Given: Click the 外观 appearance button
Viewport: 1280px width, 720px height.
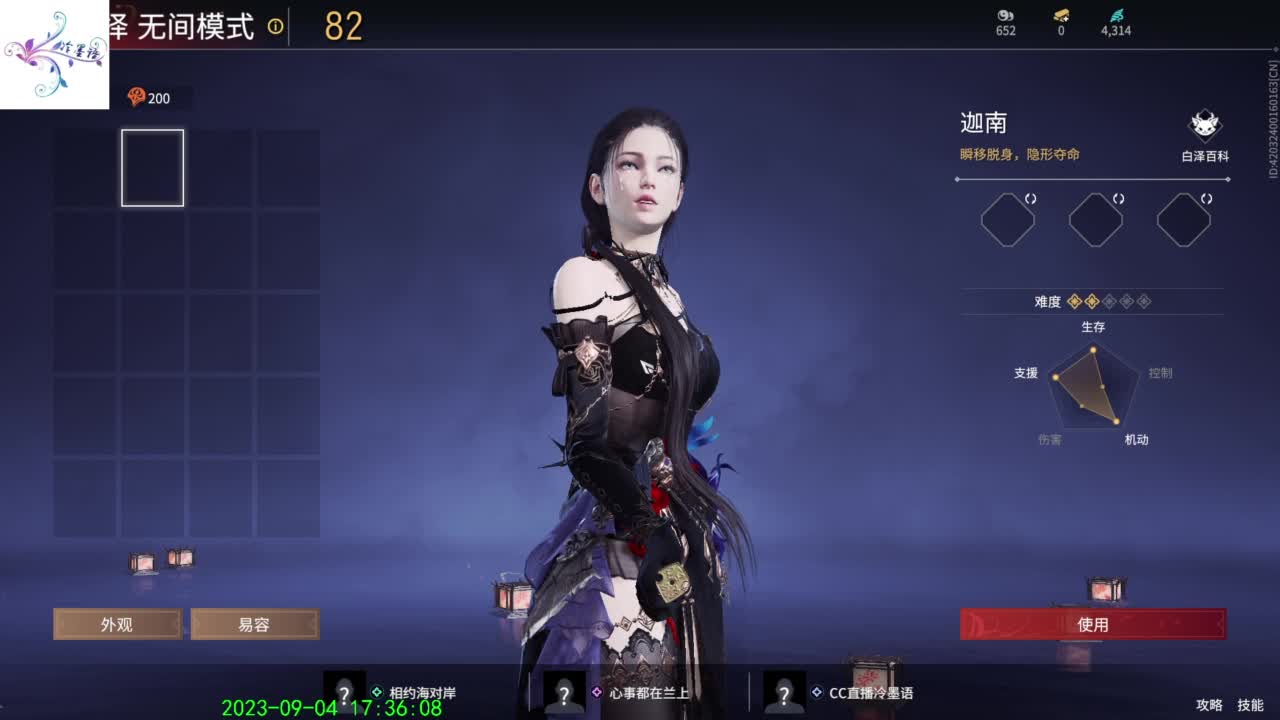Looking at the screenshot, I should pos(117,624).
